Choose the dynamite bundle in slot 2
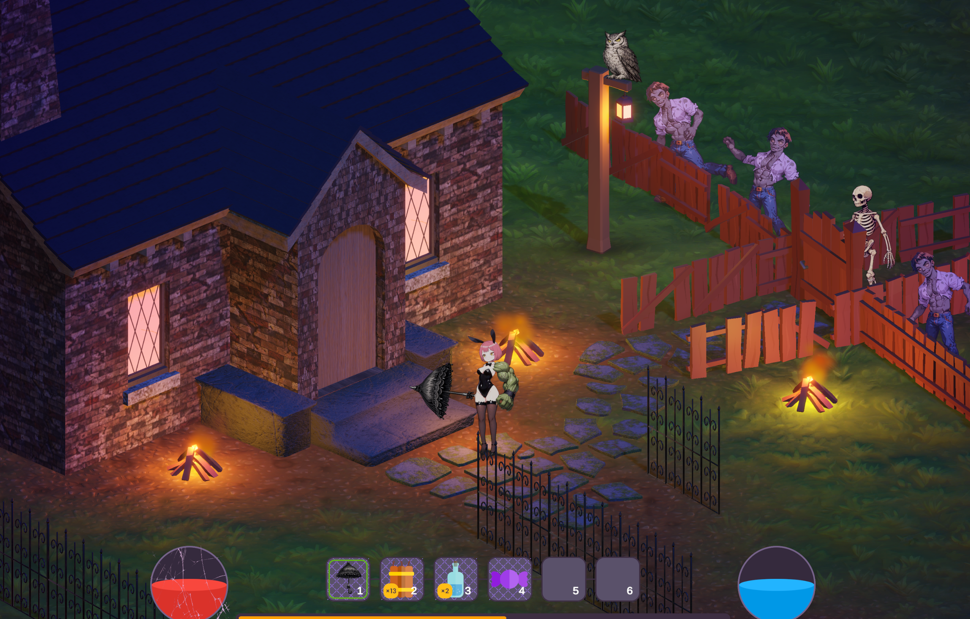970x619 pixels. click(402, 579)
